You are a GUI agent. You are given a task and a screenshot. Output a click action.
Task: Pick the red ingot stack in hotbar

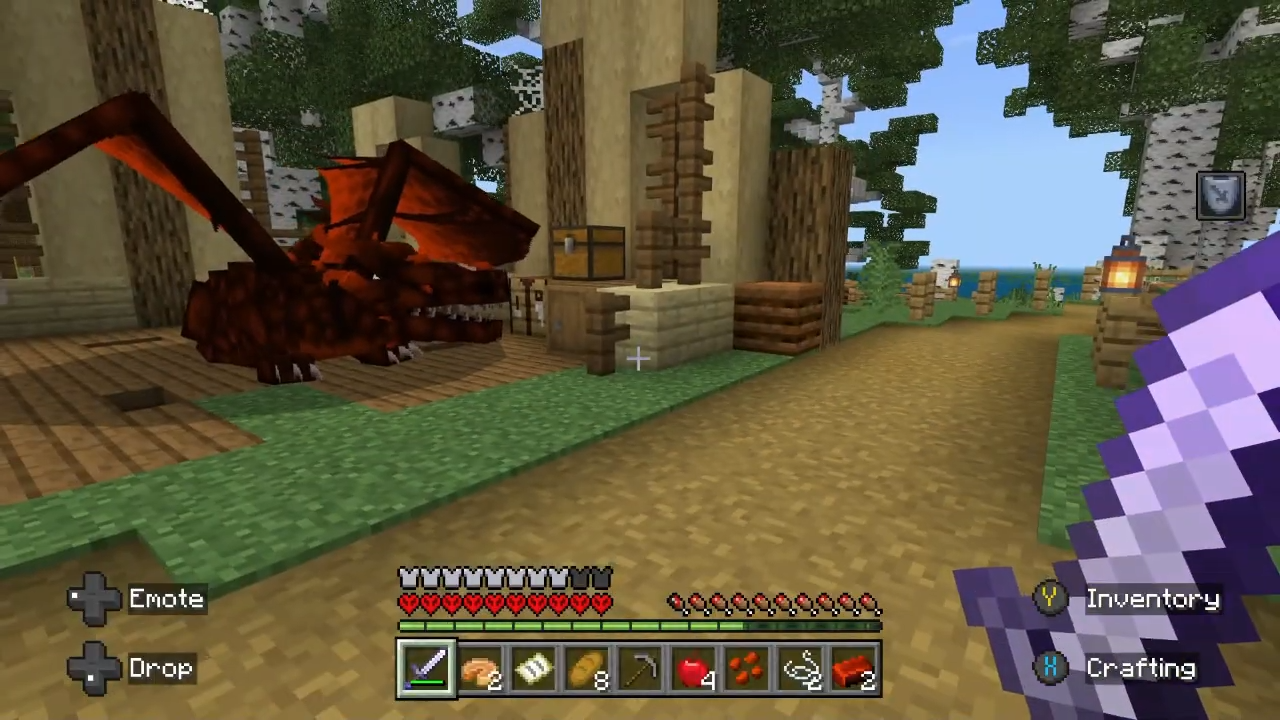pyautogui.click(x=854, y=668)
